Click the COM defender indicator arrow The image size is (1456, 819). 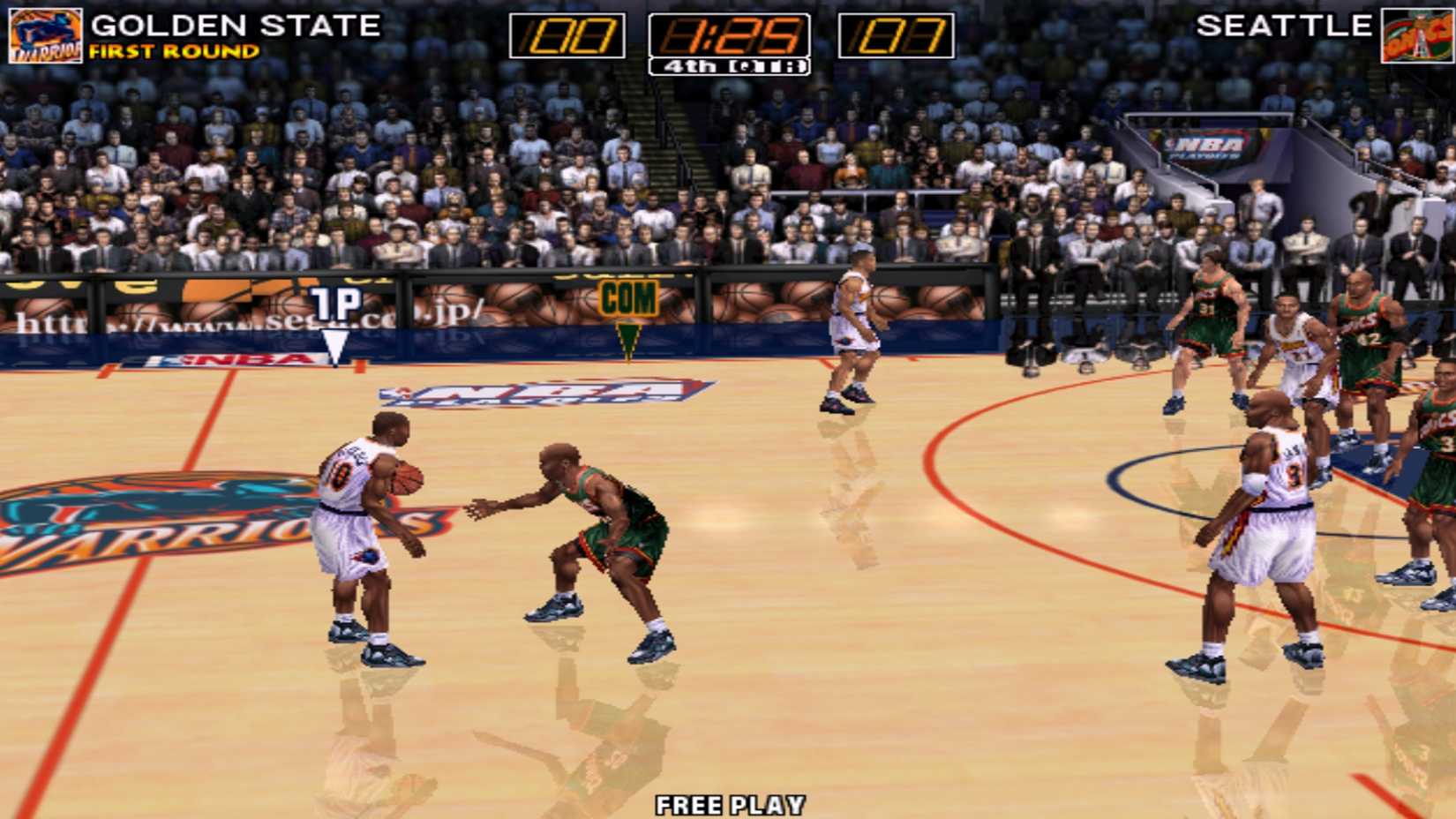629,335
